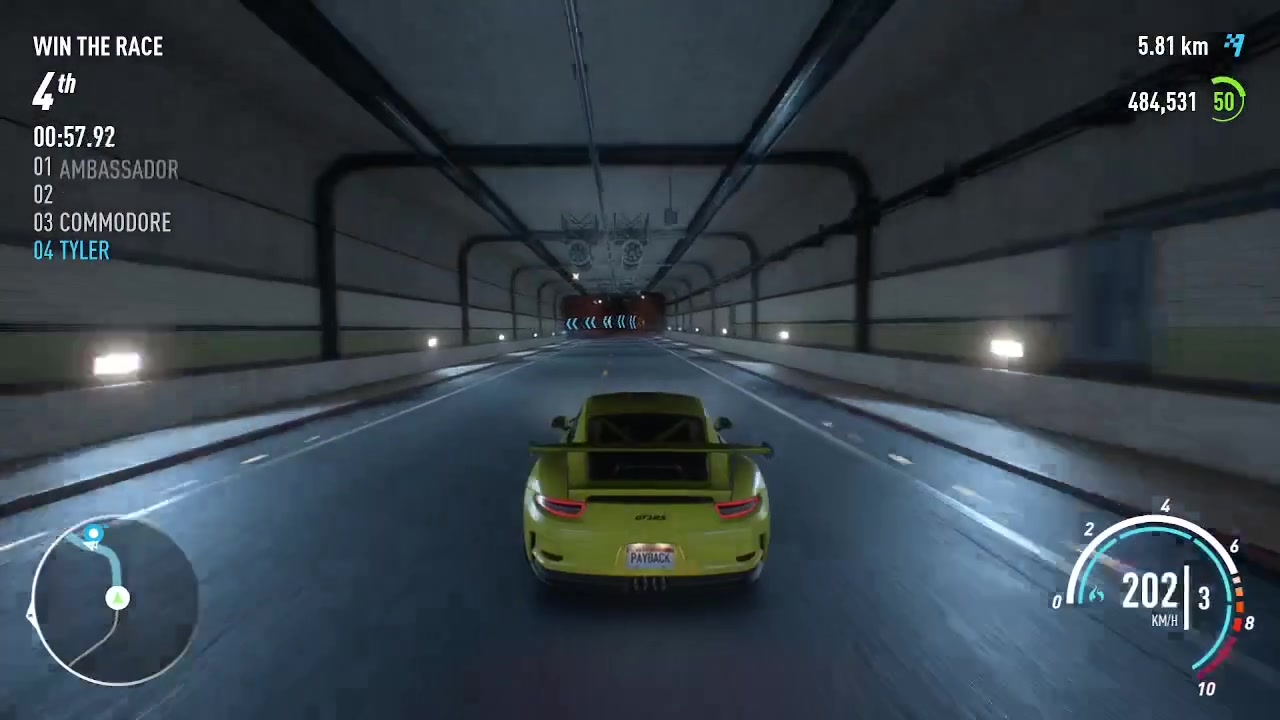1280x720 pixels.
Task: Expand the leaderboard entry 02
Action: coord(43,195)
